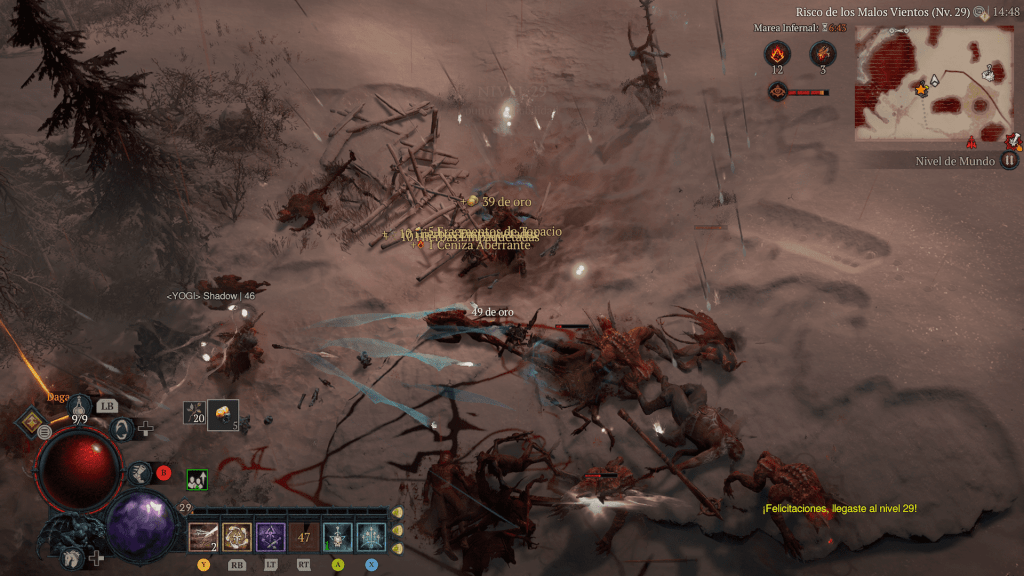Image resolution: width=1024 pixels, height=576 pixels.
Task: Open the Nivel de Mundo tier badge
Action: point(1009,160)
